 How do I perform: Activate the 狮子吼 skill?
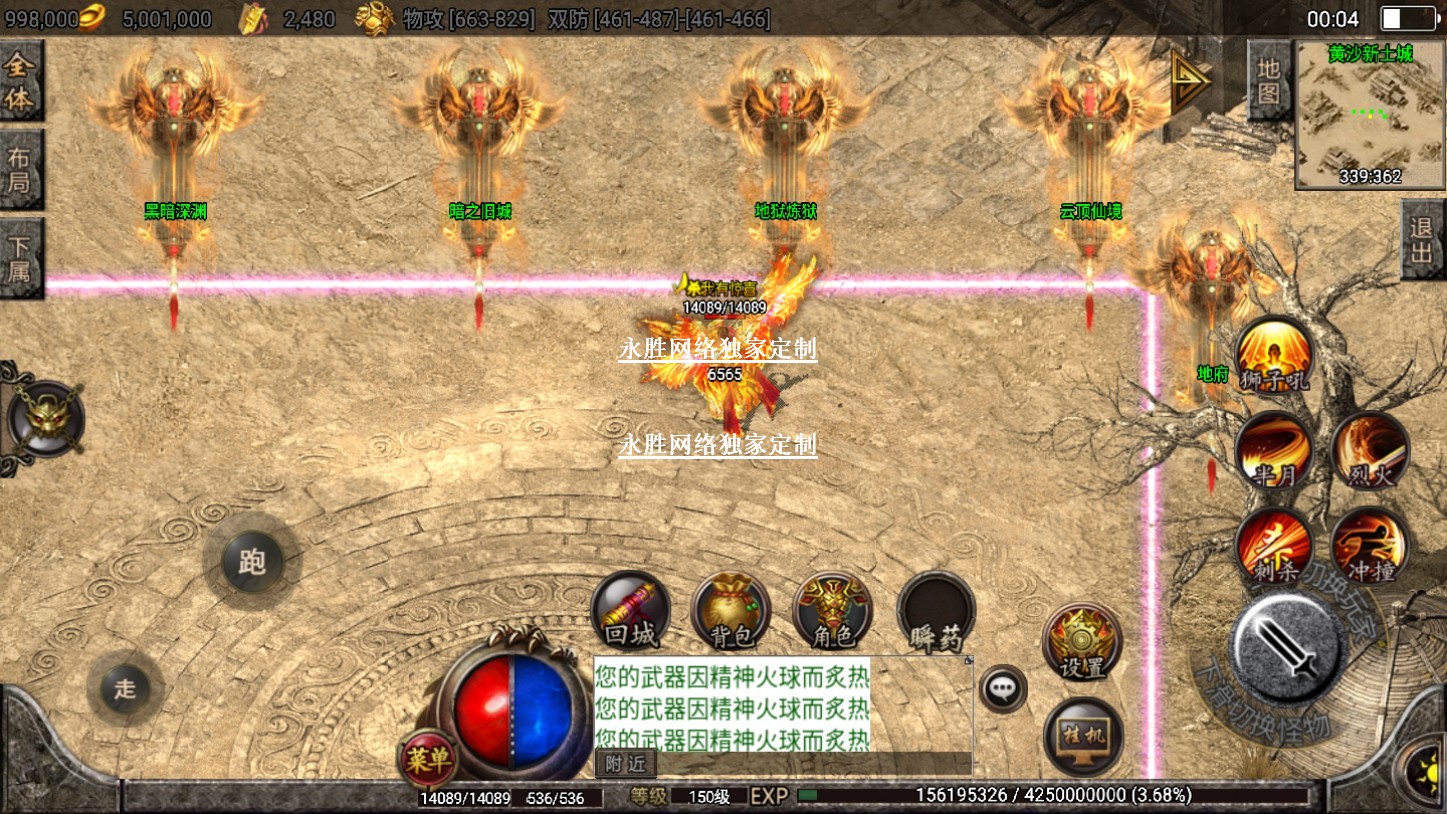[1273, 355]
